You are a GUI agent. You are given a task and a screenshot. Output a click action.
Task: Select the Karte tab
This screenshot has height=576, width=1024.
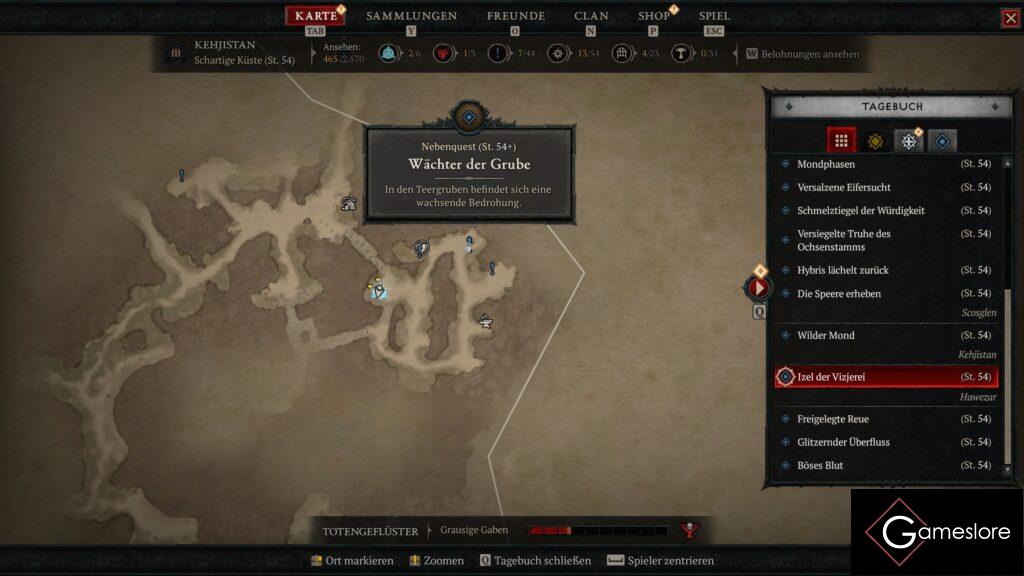pyautogui.click(x=315, y=16)
